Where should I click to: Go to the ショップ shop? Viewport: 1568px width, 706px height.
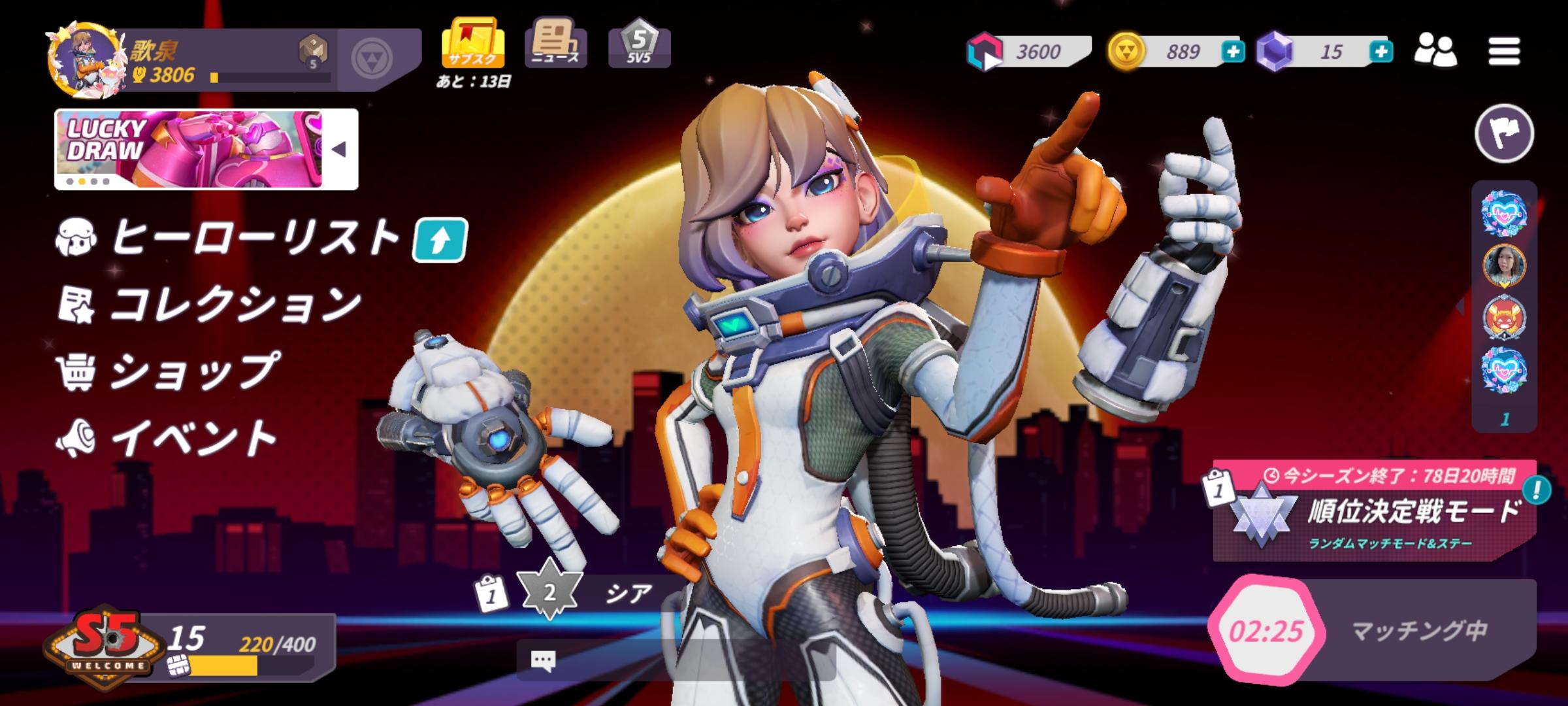tap(194, 371)
